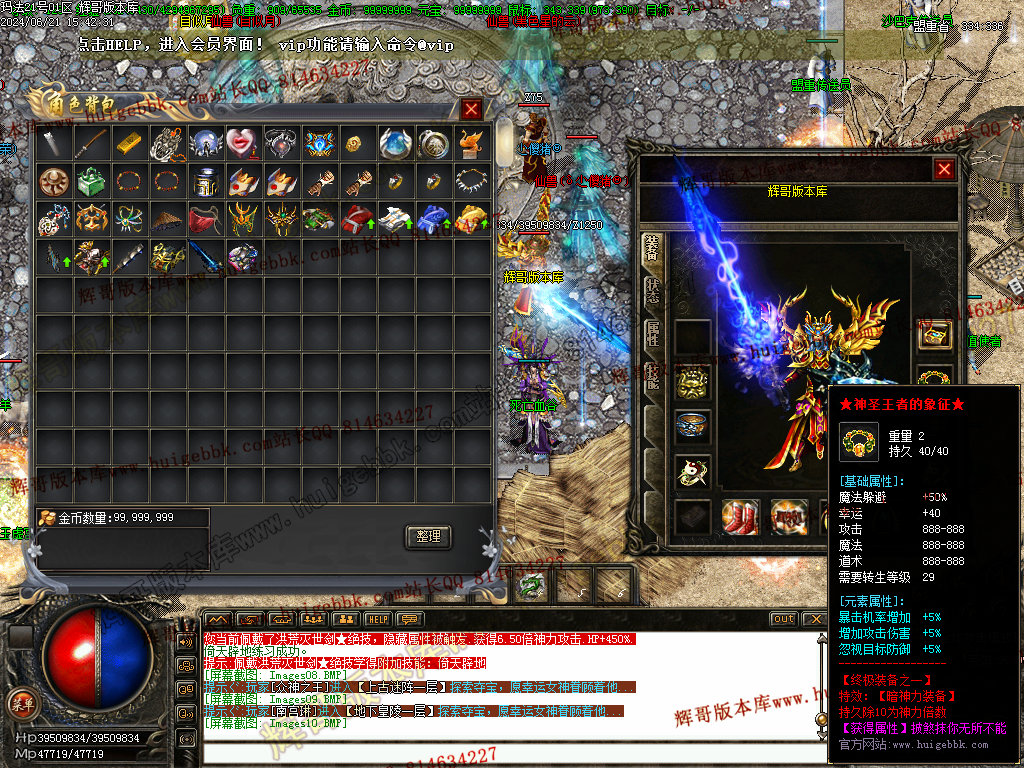The height and width of the screenshot is (768, 1024).
Task: Click the straw conical hat item
Action: [x=167, y=219]
